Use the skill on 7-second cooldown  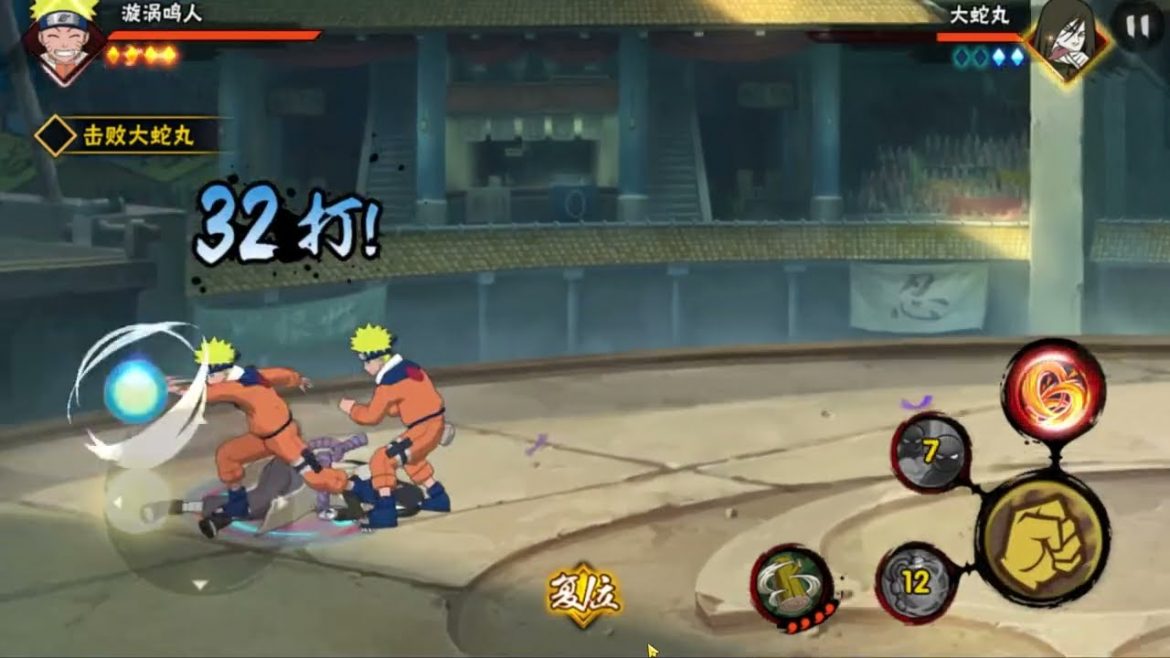tap(931, 453)
